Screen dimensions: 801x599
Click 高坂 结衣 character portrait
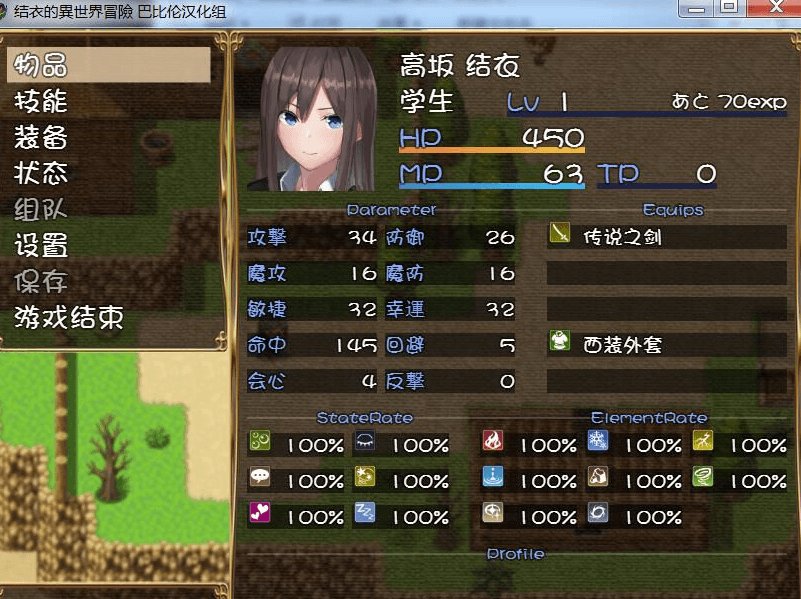pos(310,117)
